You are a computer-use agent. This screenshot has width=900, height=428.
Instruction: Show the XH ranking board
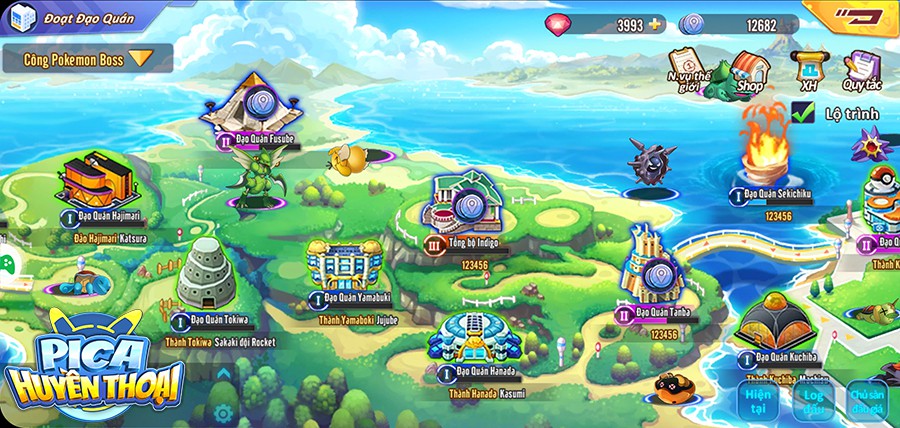pyautogui.click(x=806, y=70)
